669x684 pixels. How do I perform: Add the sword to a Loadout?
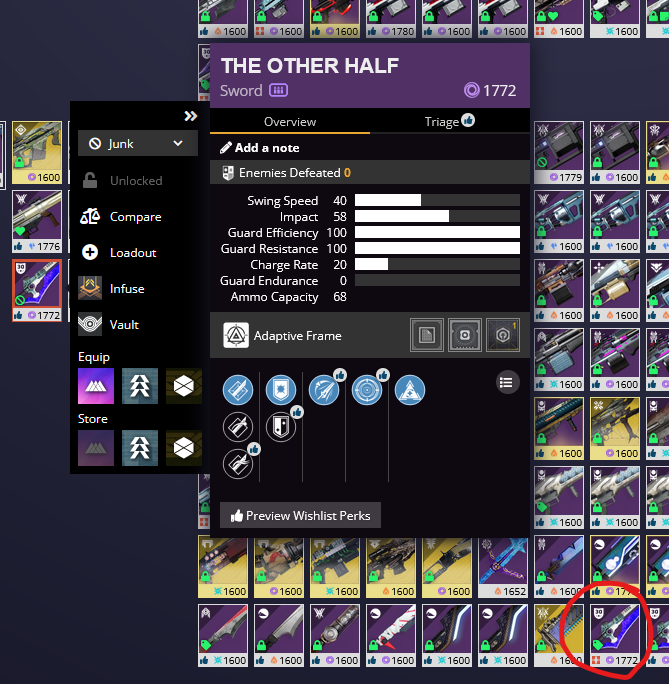coord(132,253)
